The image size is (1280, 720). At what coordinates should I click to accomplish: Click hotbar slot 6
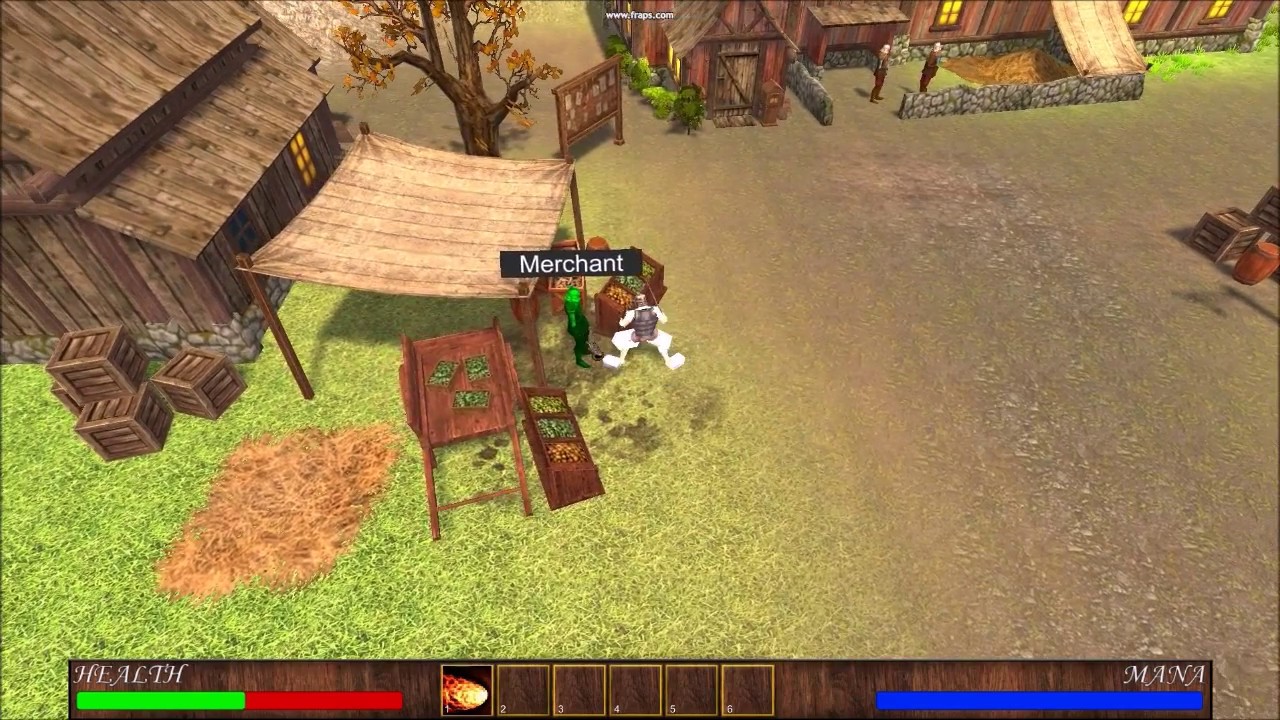(746, 689)
